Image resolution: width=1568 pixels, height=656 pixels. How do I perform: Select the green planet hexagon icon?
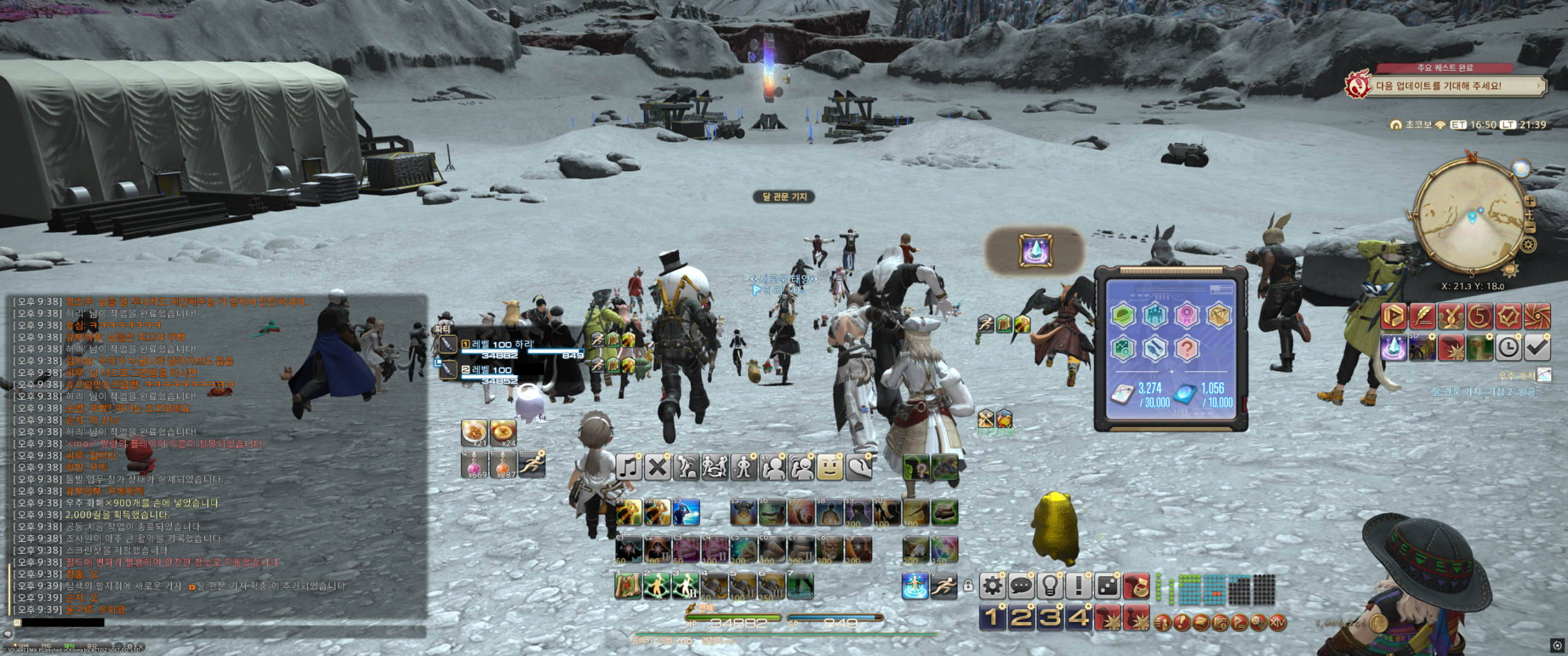[1122, 315]
